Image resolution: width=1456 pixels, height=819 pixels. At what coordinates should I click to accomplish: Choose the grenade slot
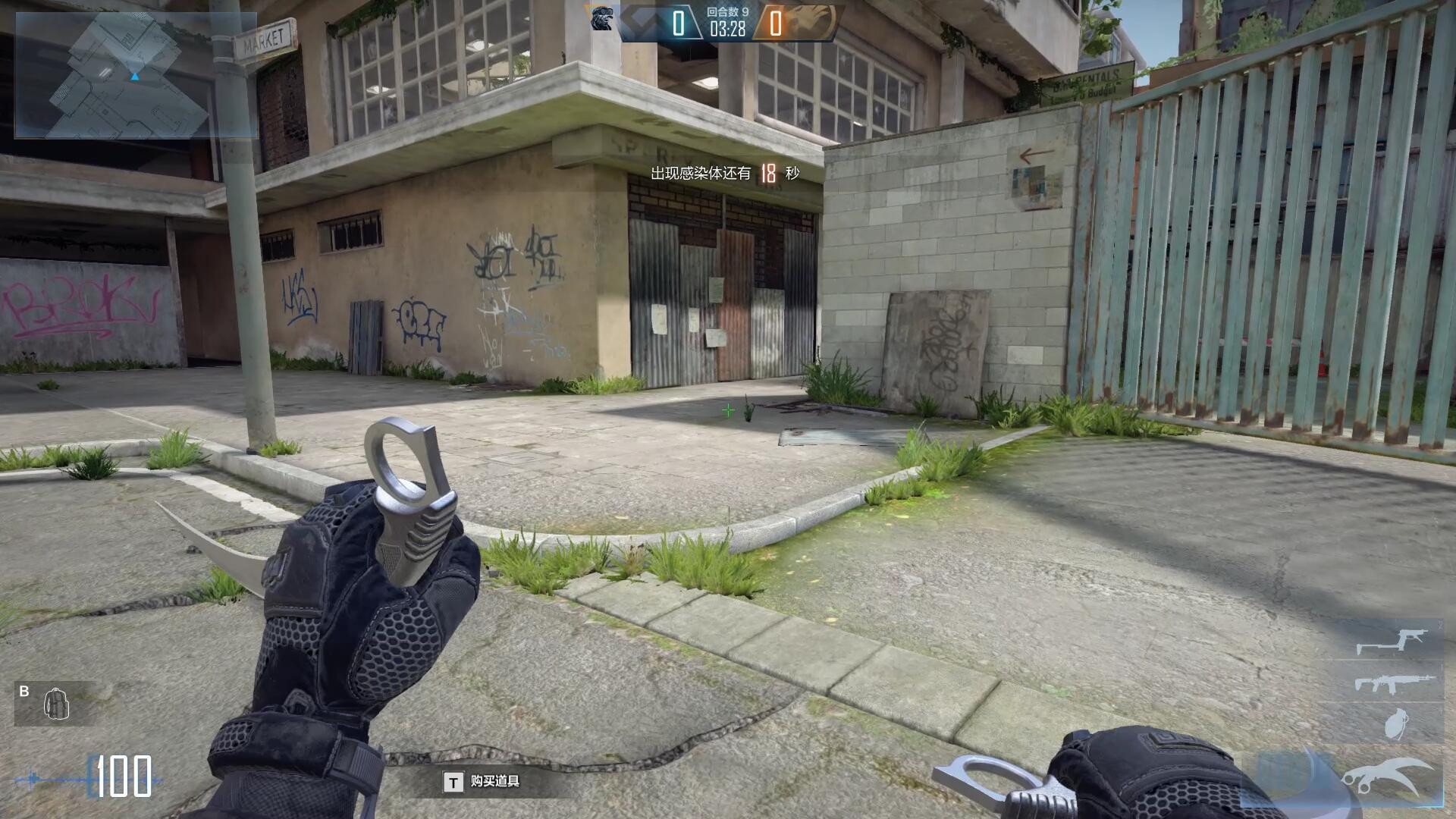tap(1394, 723)
